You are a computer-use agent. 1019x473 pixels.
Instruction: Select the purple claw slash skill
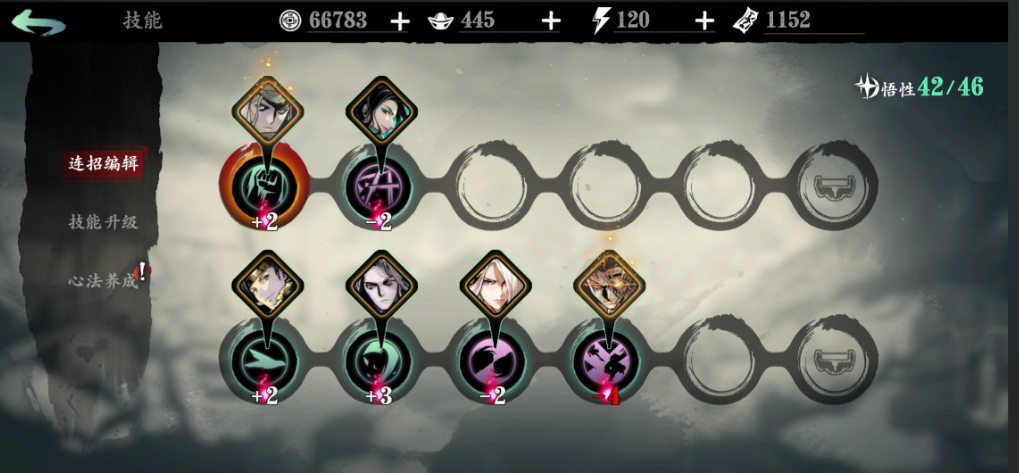pos(494,358)
